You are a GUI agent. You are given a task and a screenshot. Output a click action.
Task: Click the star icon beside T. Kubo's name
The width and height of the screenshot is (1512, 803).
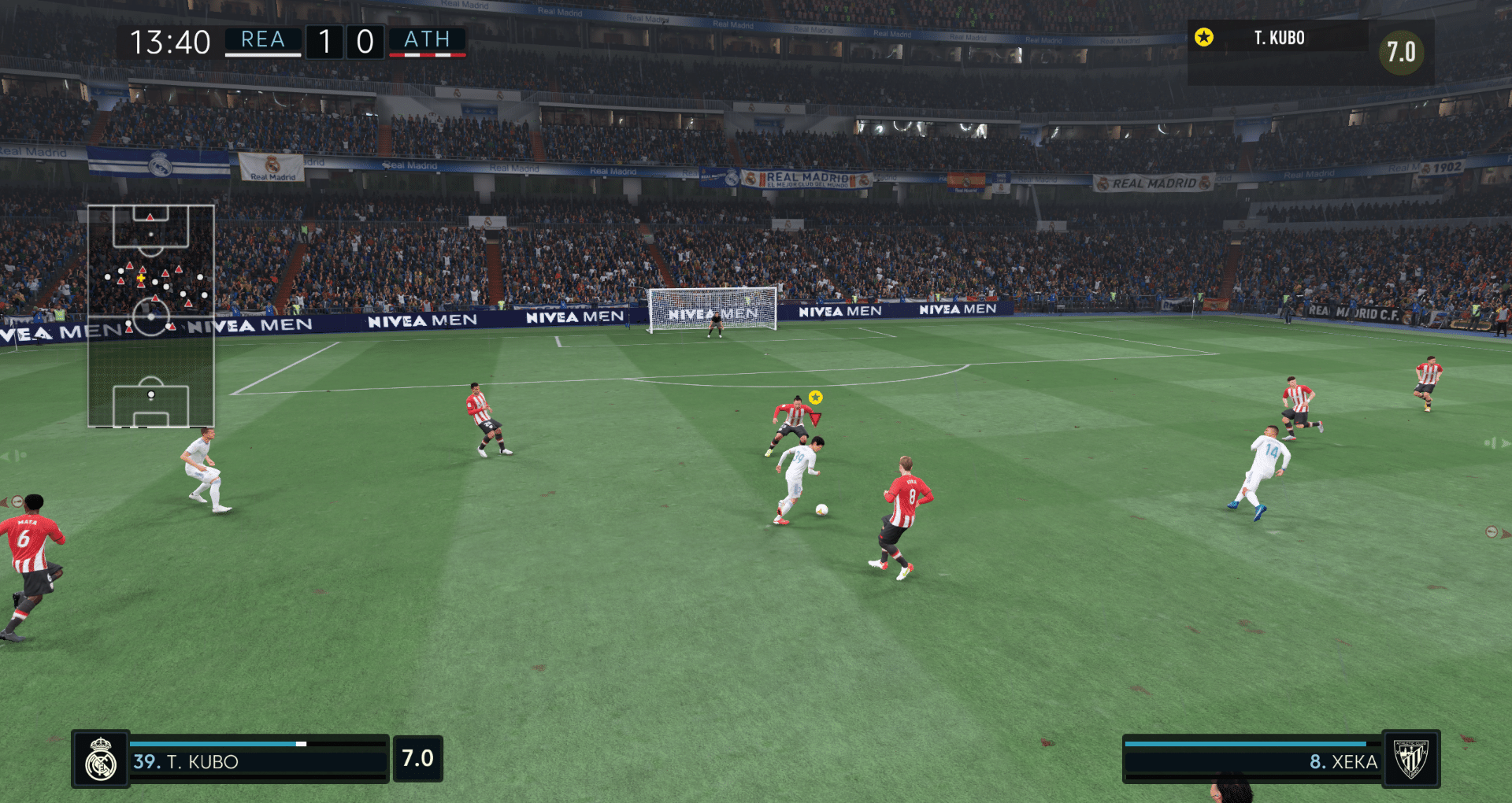(x=1206, y=37)
